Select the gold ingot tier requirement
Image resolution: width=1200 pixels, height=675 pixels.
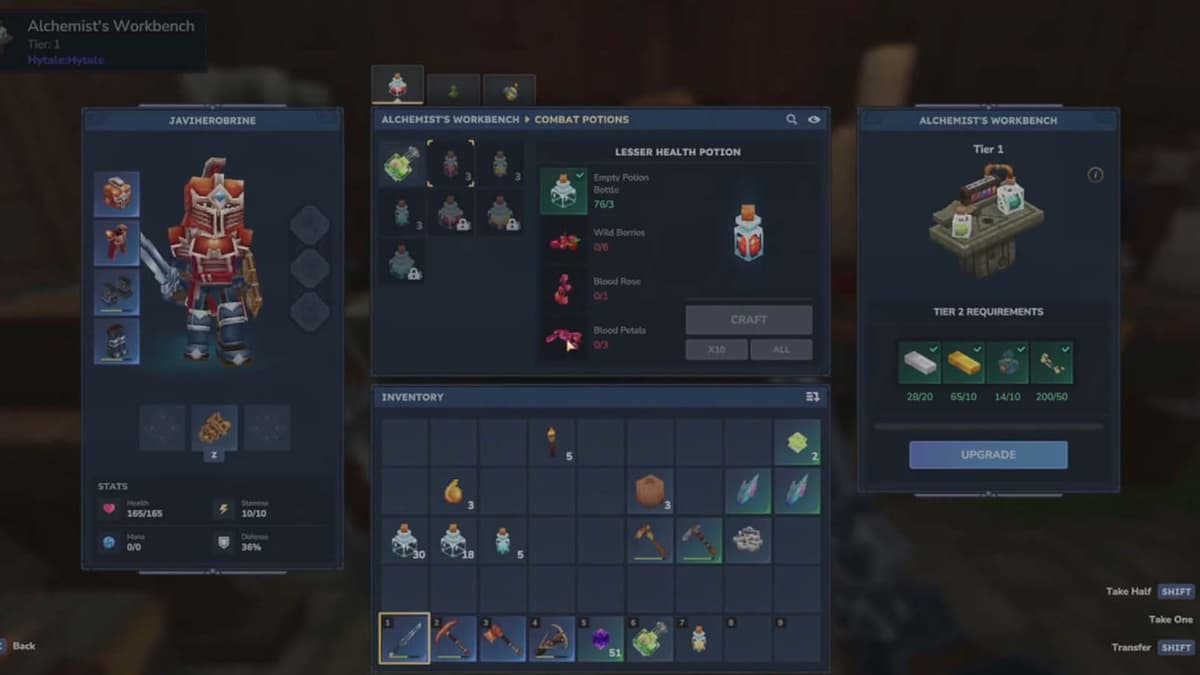pyautogui.click(x=964, y=363)
